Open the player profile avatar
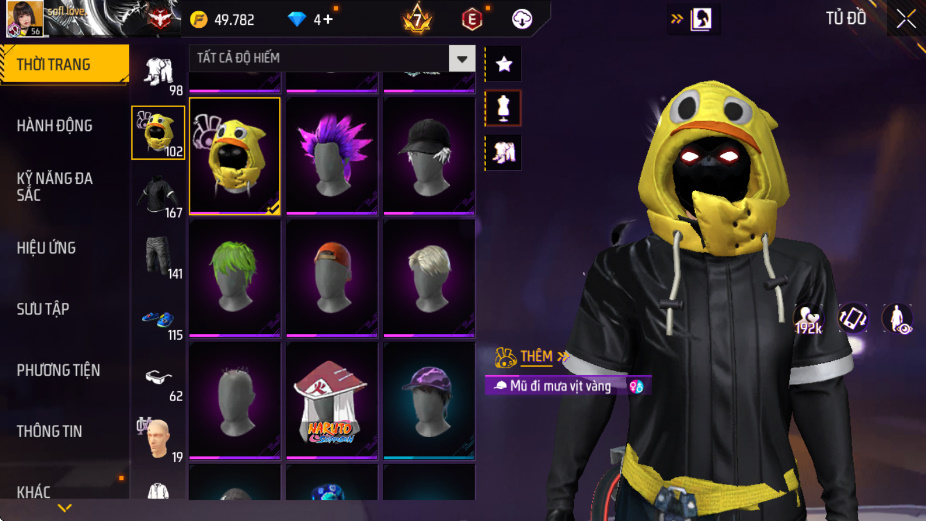 pos(26,17)
